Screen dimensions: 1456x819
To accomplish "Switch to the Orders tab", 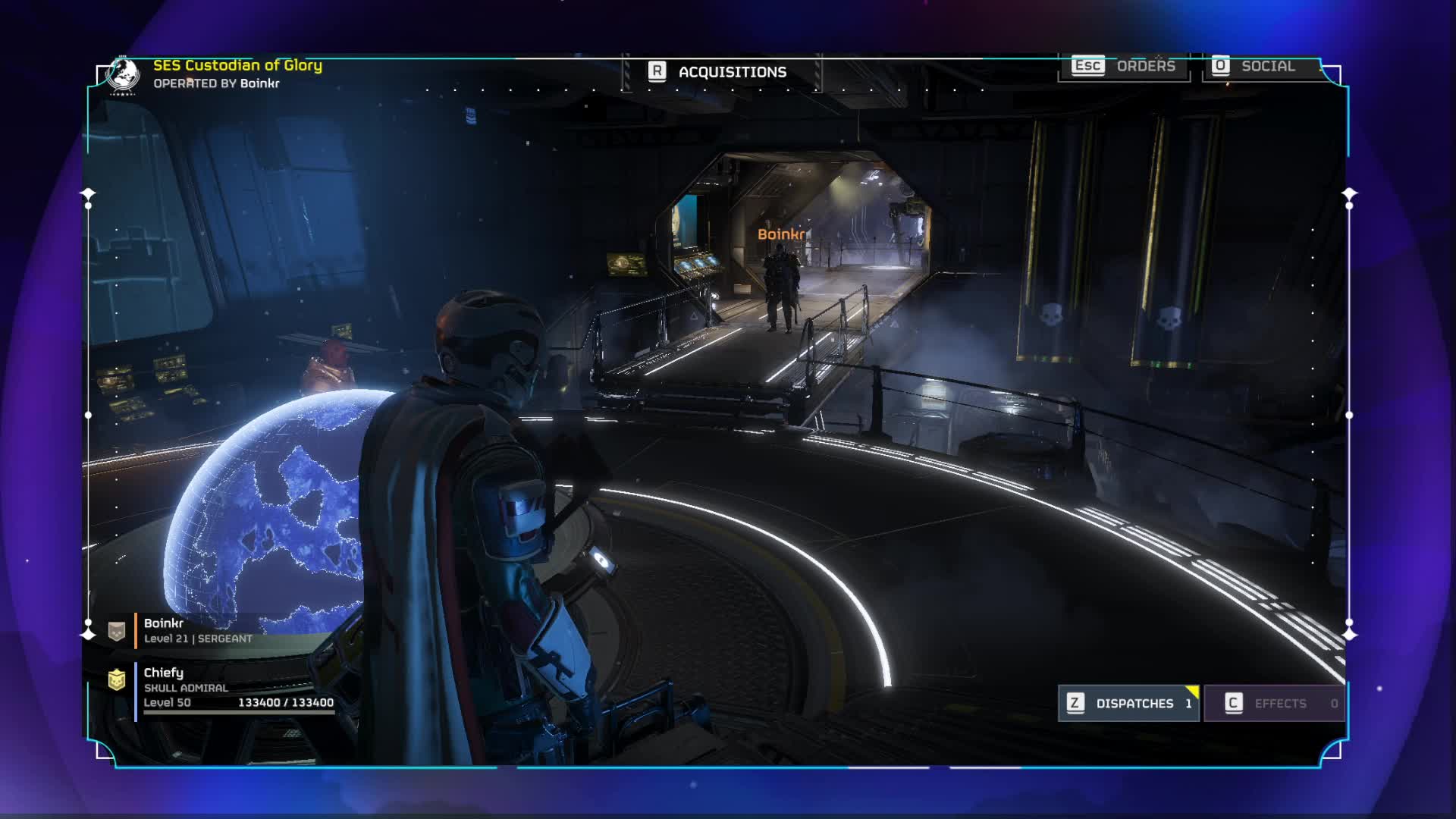I will [1124, 66].
